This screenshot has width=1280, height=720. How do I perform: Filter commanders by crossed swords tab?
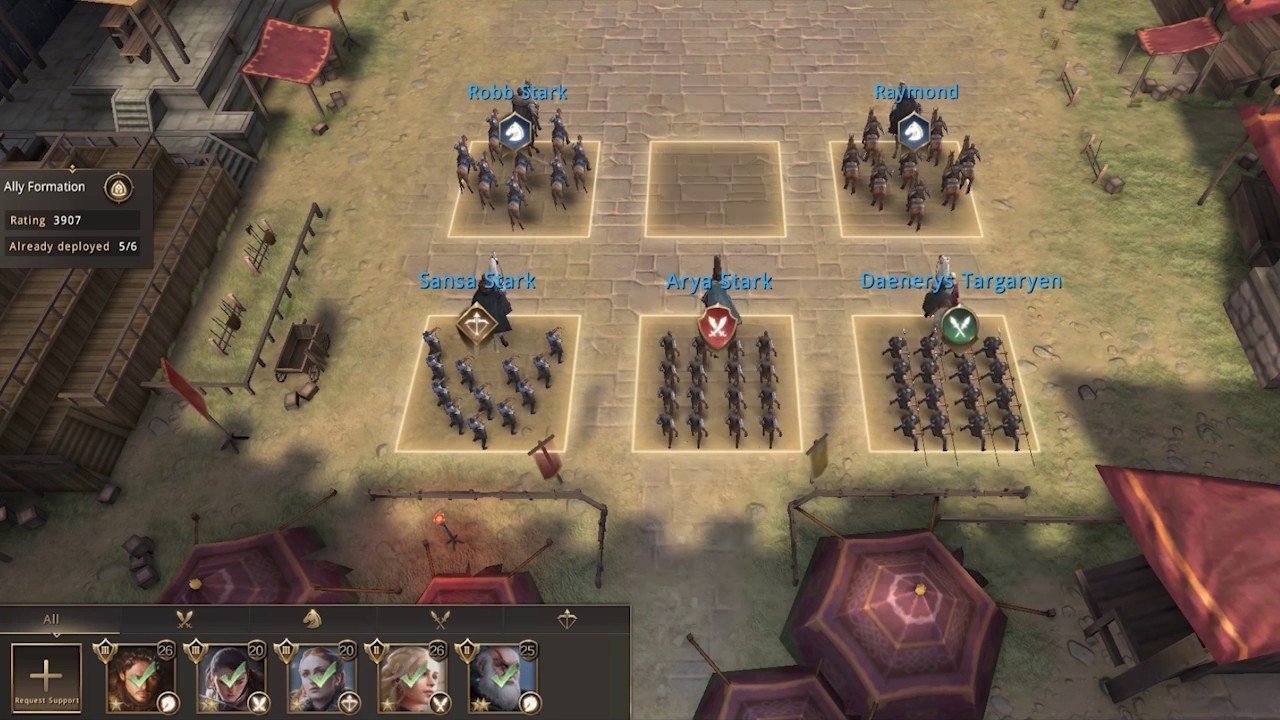tap(185, 619)
